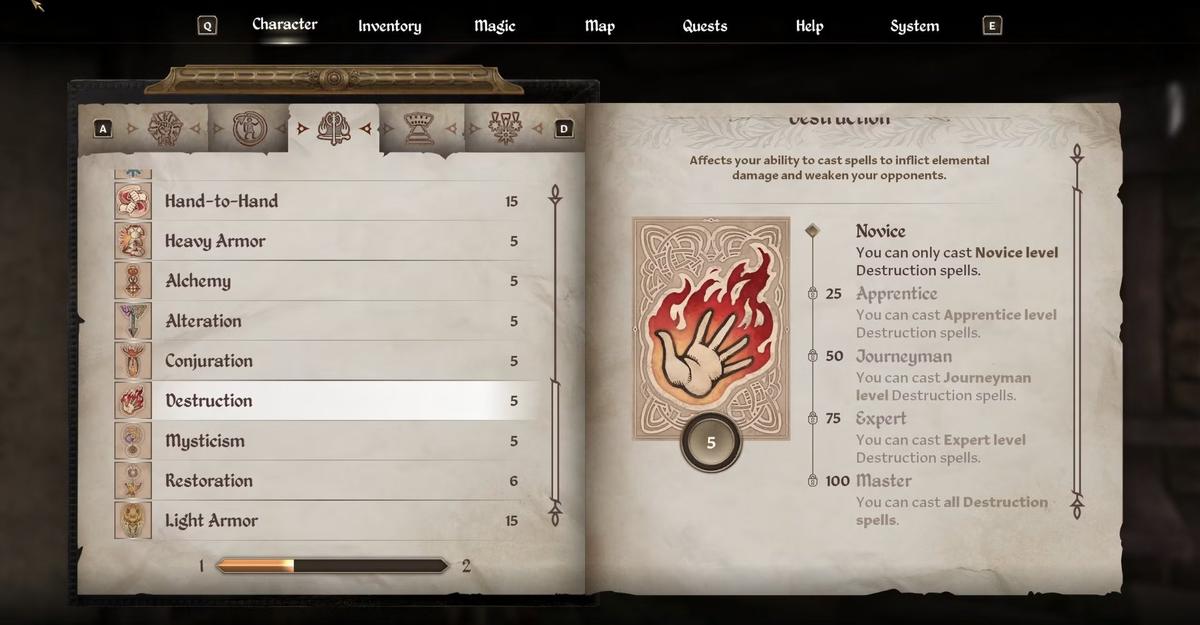Switch to the crown icon sub-tab
The height and width of the screenshot is (625, 1200).
(418, 128)
